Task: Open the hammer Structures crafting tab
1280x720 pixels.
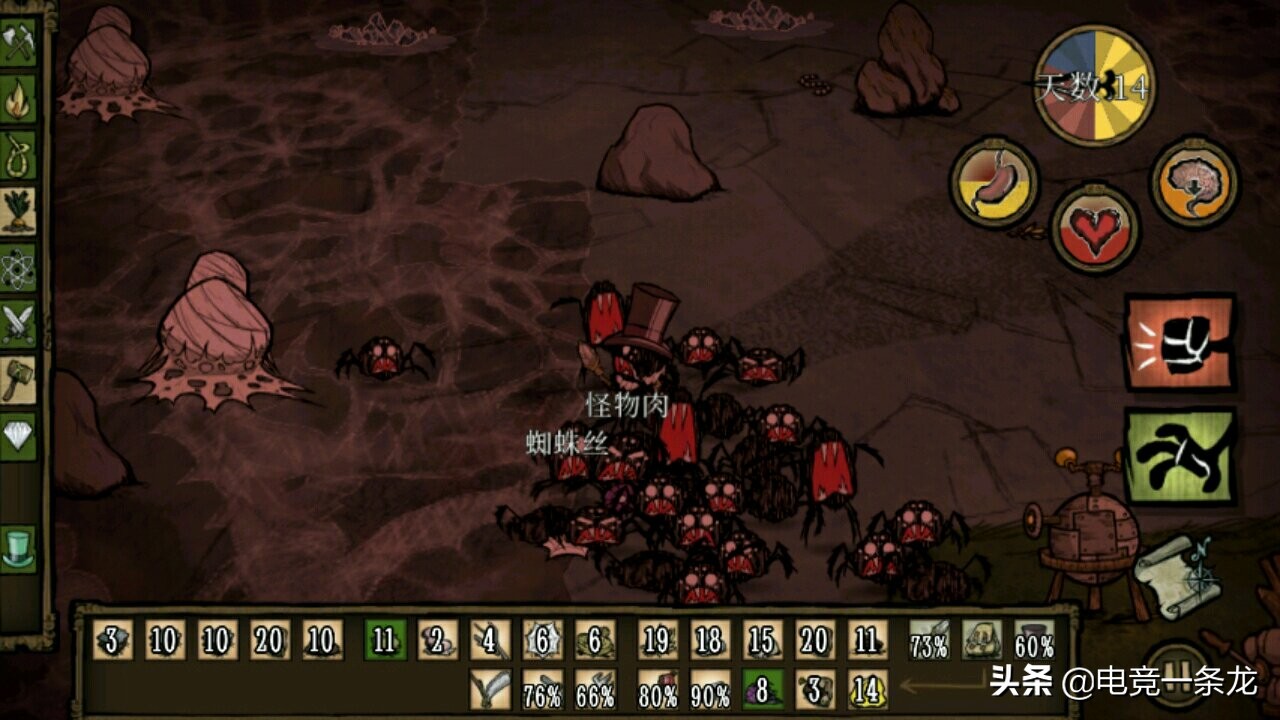Action: [18, 379]
